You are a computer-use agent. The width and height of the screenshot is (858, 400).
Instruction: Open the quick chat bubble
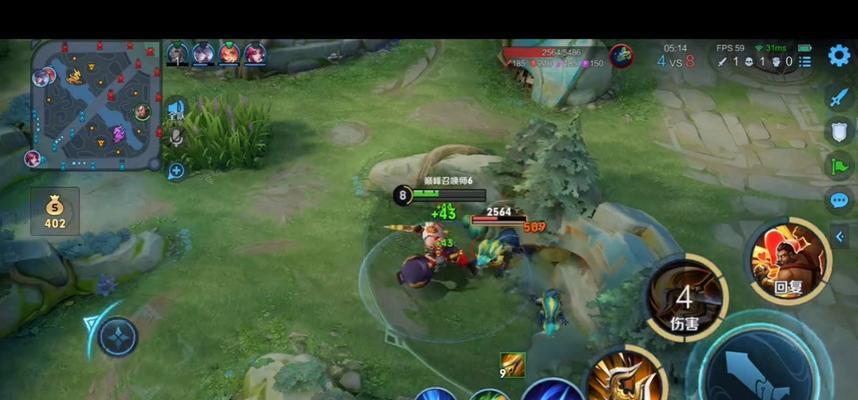837,200
